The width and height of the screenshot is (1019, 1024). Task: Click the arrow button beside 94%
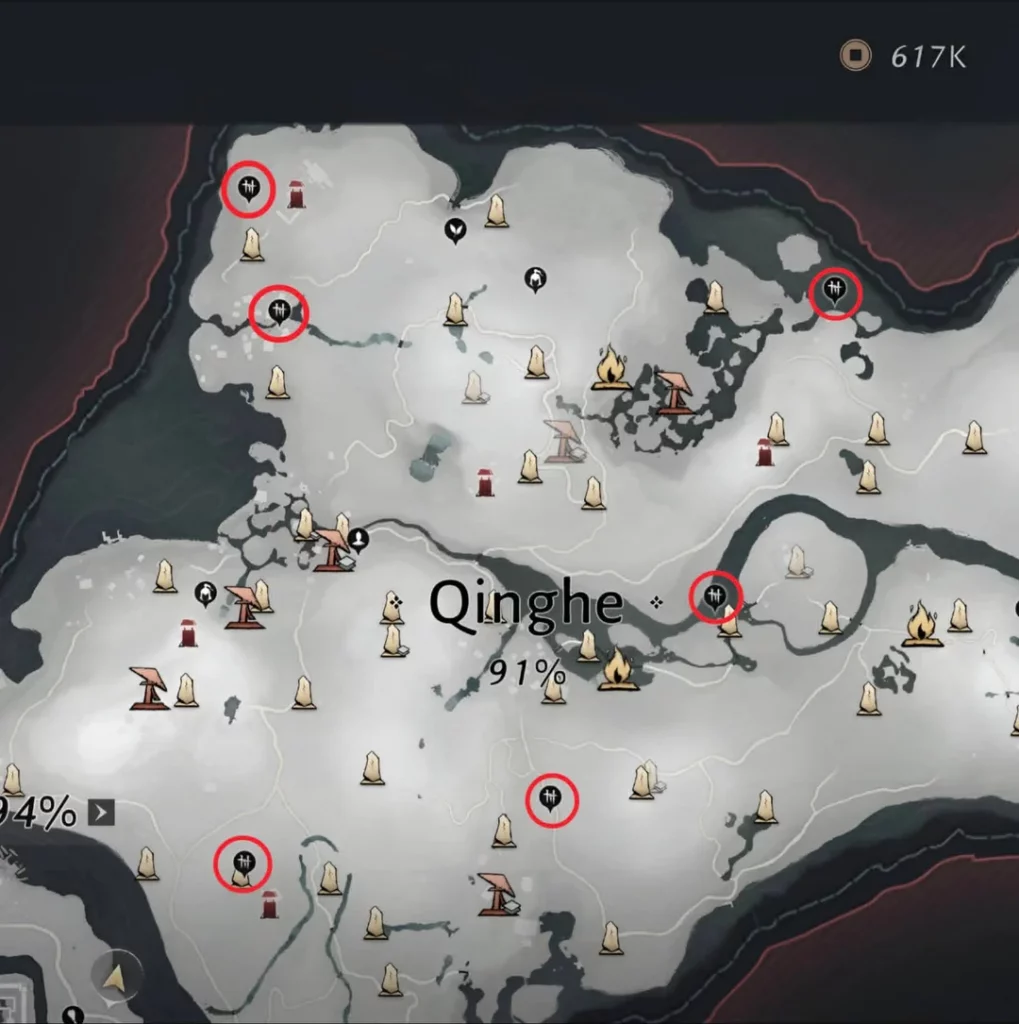tap(101, 812)
